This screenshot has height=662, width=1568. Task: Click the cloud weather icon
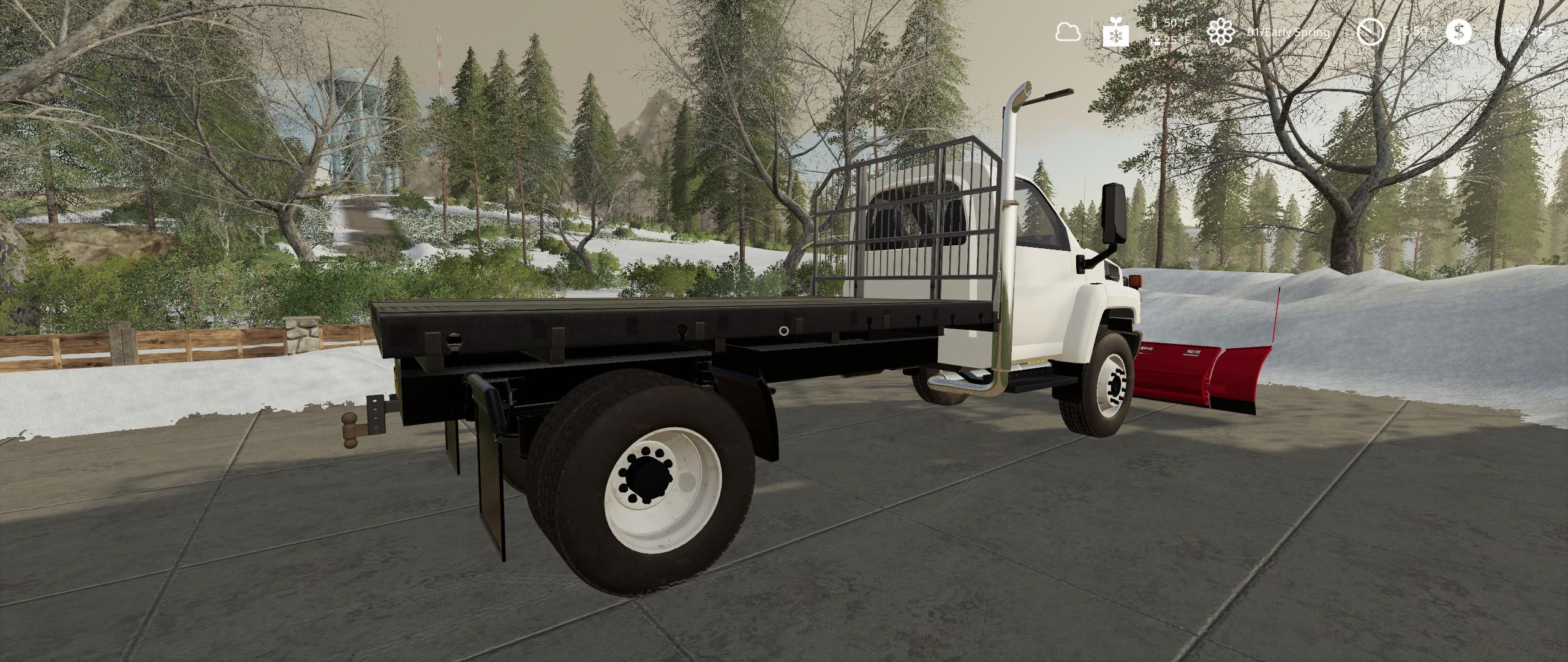[1068, 32]
